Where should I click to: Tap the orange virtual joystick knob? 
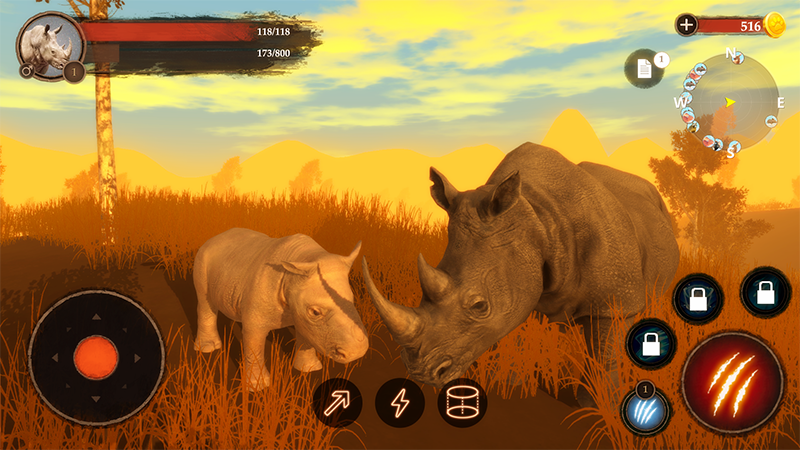[x=96, y=356]
